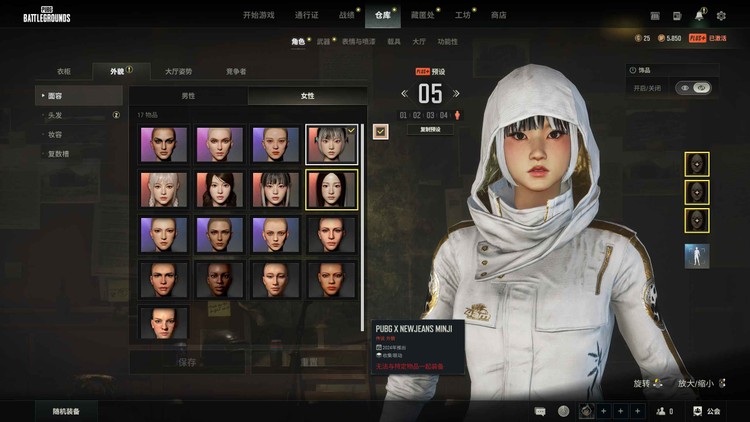Select the 武器 weapons sub-tab
The width and height of the screenshot is (750, 422).
[x=324, y=42]
